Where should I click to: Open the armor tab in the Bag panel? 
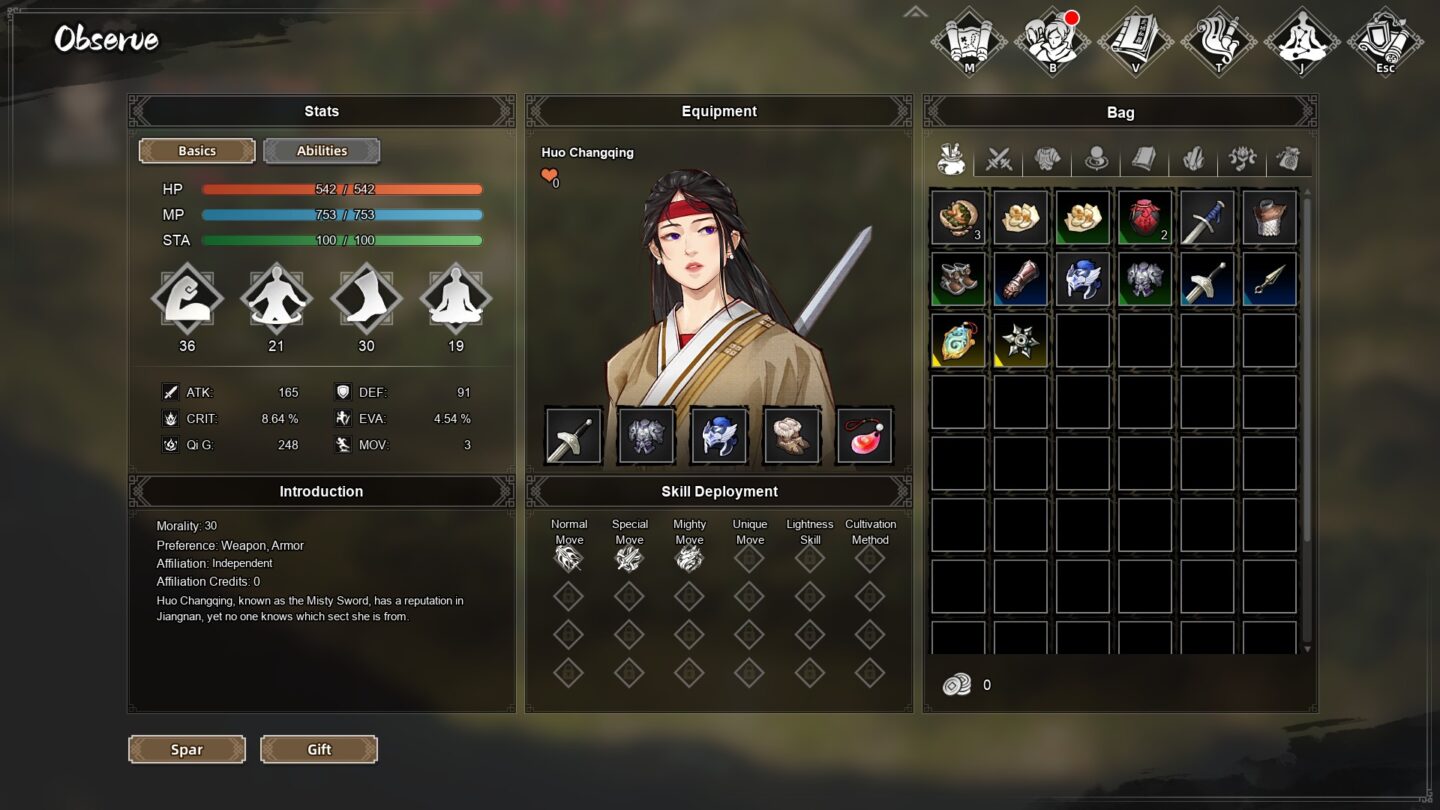(x=1048, y=158)
